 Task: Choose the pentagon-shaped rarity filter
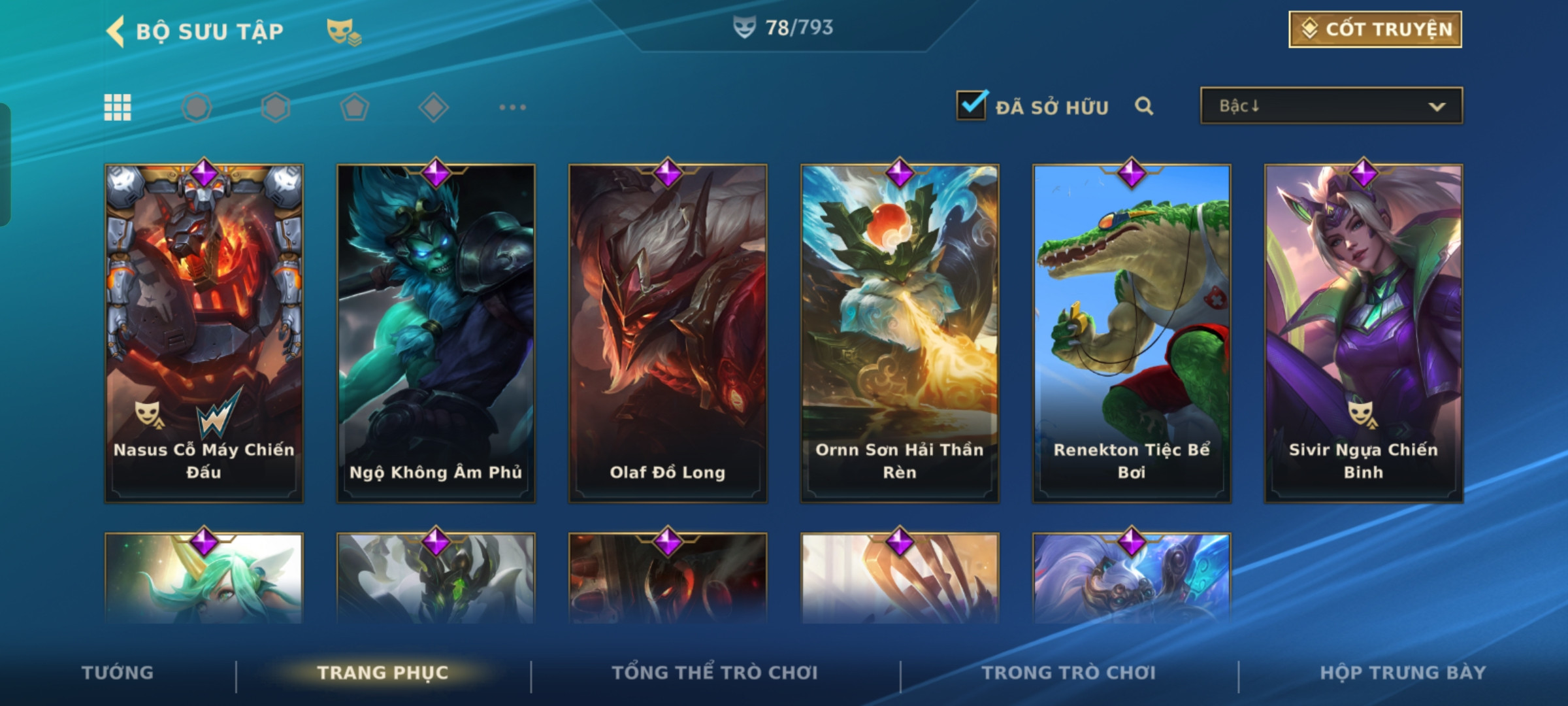pyautogui.click(x=354, y=107)
